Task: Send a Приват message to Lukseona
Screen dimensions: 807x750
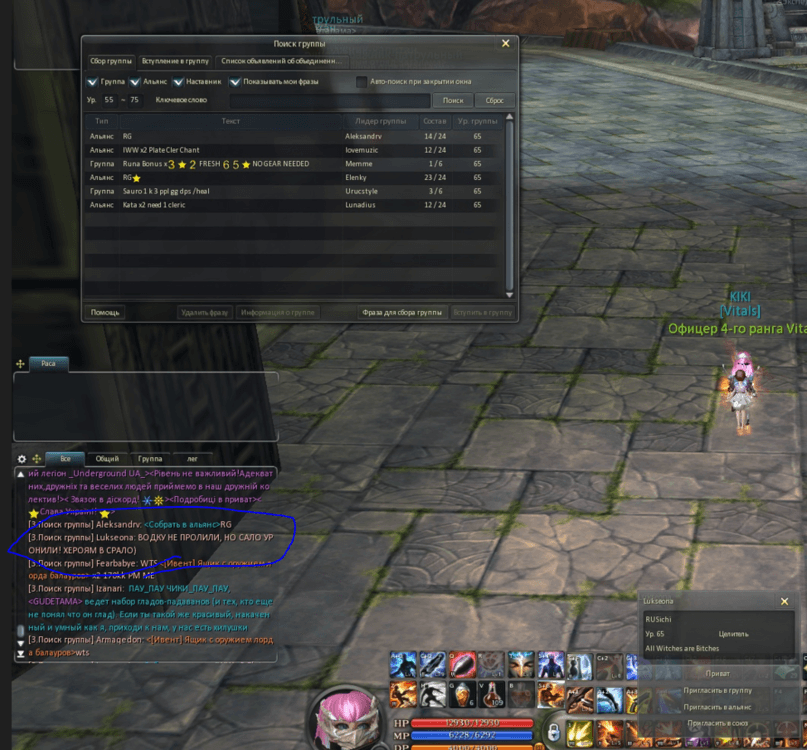Action: coord(717,673)
